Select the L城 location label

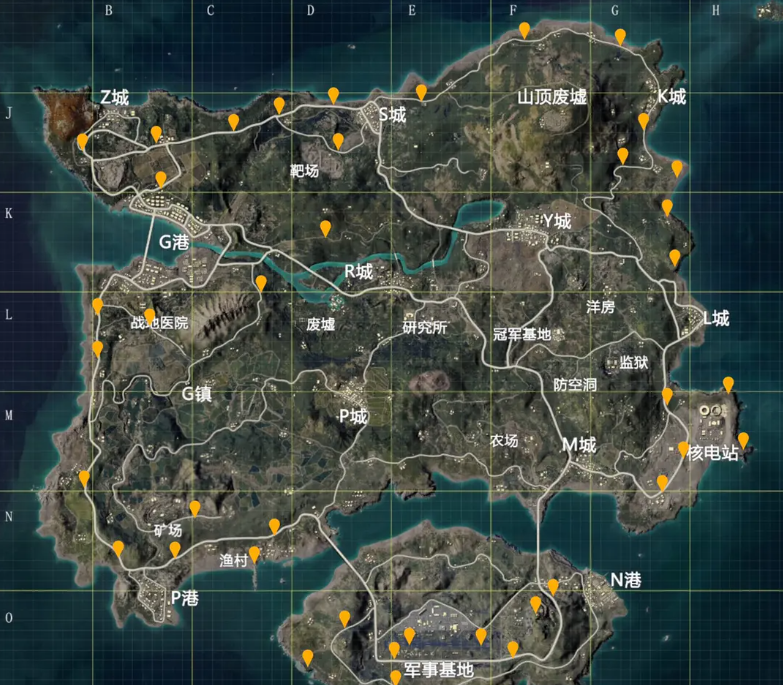(716, 319)
